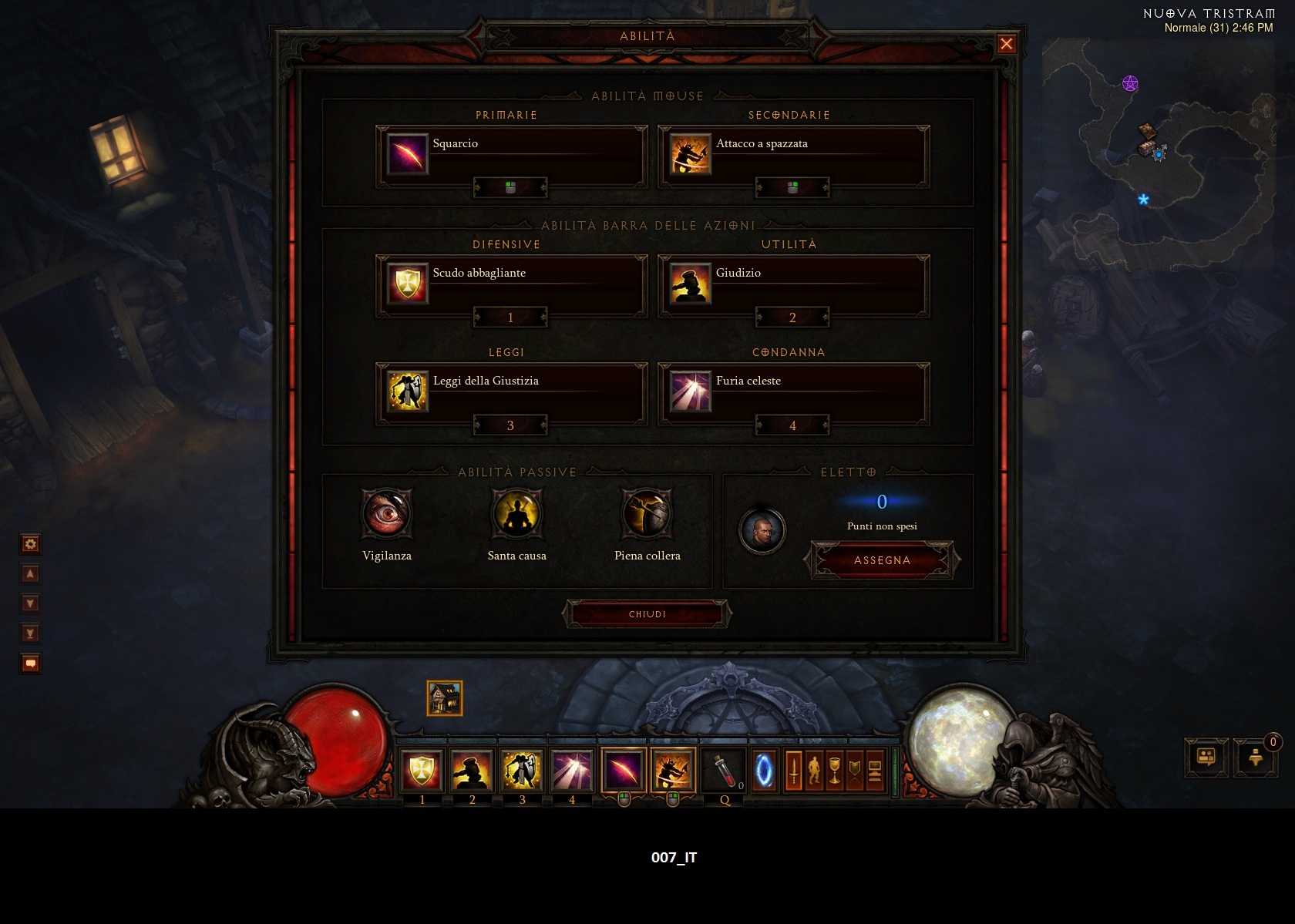Click the Chiudi button
The width and height of the screenshot is (1295, 924).
647,614
